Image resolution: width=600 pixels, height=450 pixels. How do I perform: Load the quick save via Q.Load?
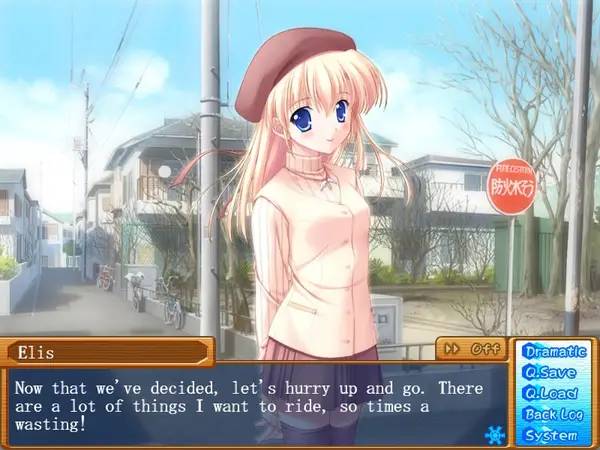[x=550, y=393]
